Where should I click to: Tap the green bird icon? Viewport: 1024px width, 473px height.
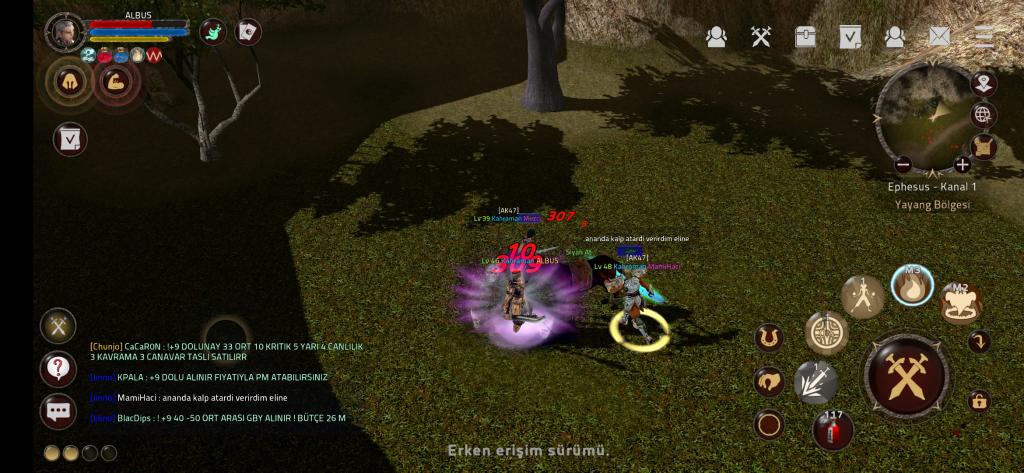click(x=214, y=32)
